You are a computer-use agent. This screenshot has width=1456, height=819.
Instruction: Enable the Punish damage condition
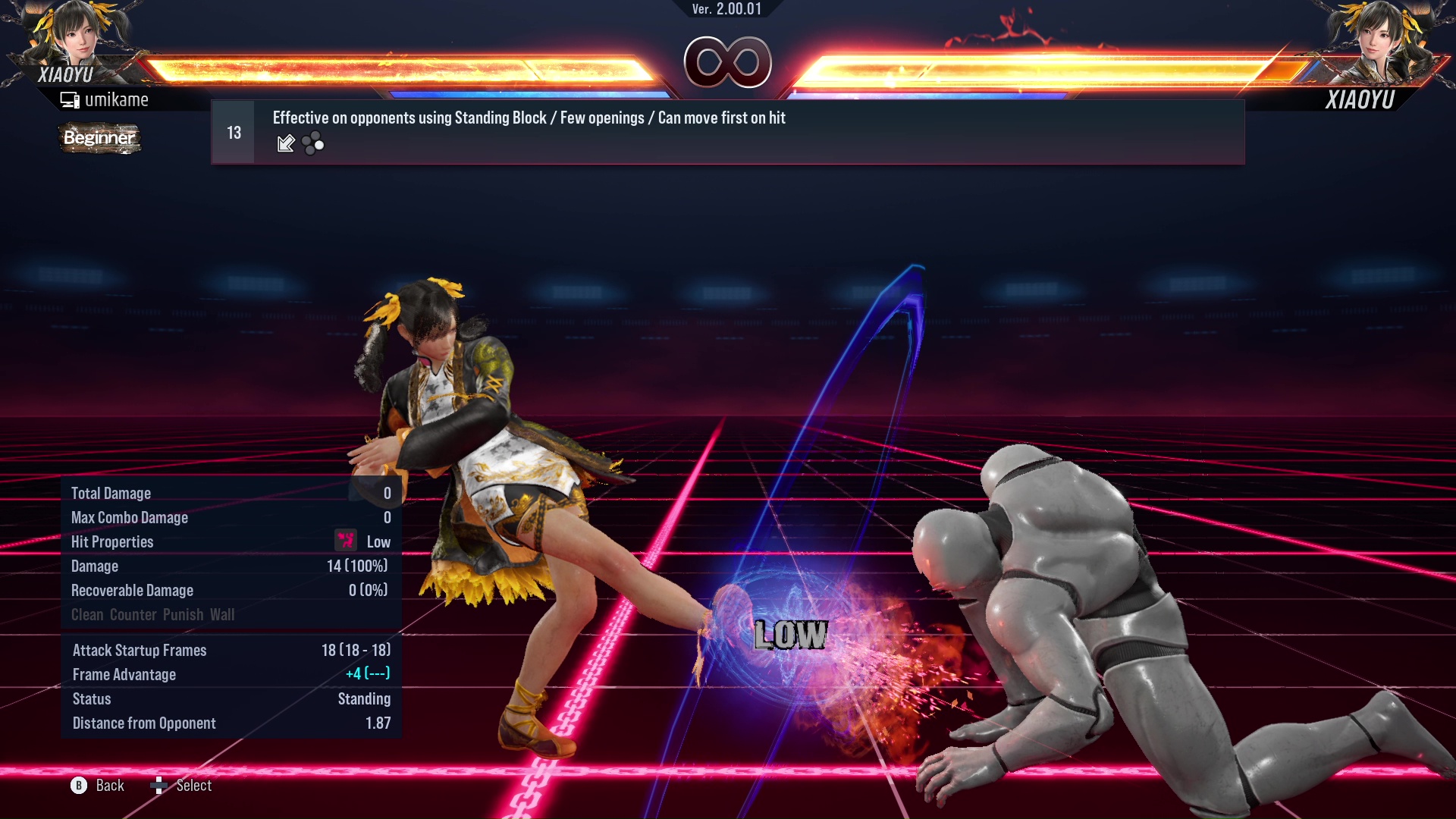[x=182, y=615]
